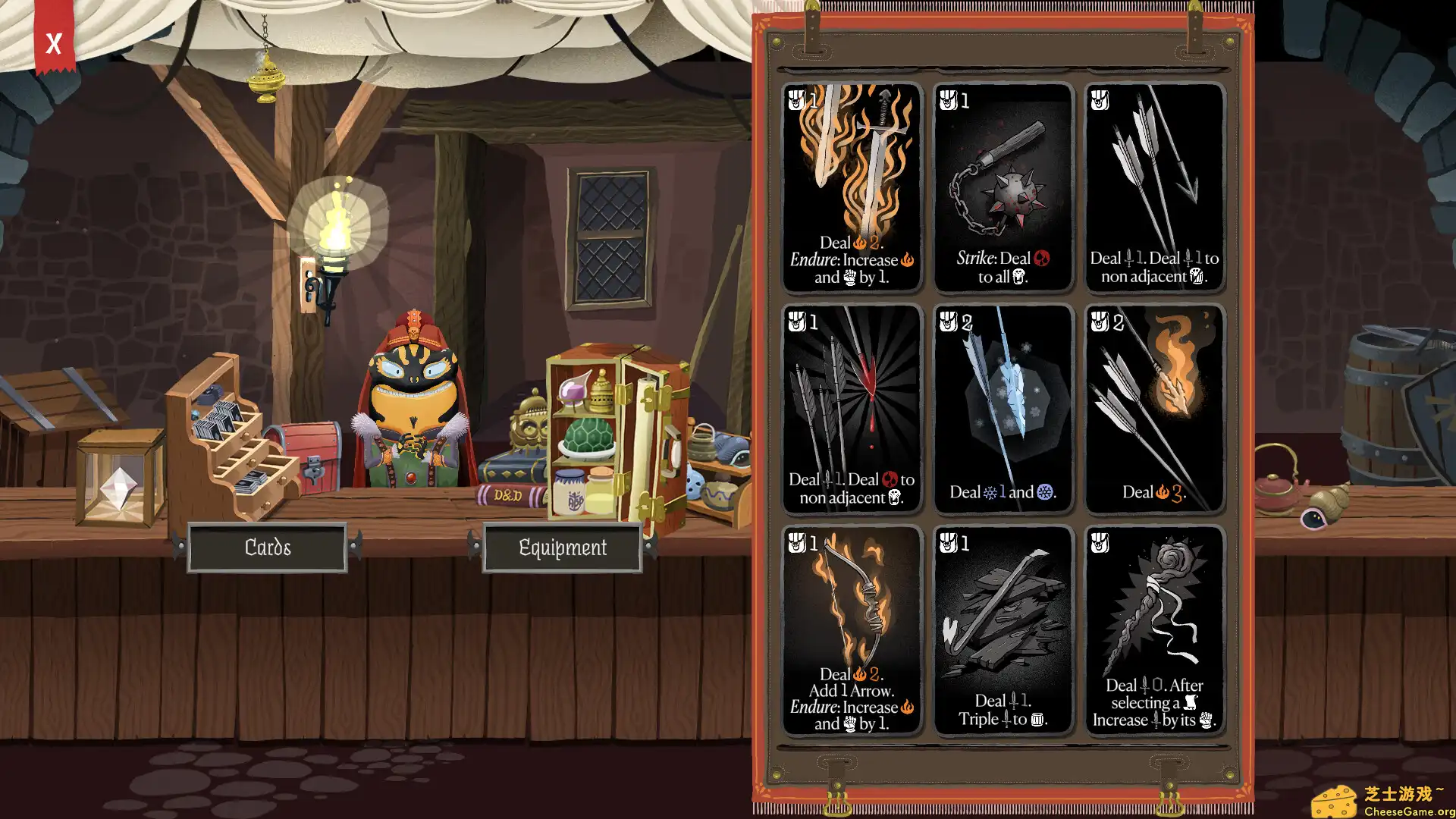Open the red treasure chest on the counter
This screenshot has width=1456, height=819.
(311, 455)
